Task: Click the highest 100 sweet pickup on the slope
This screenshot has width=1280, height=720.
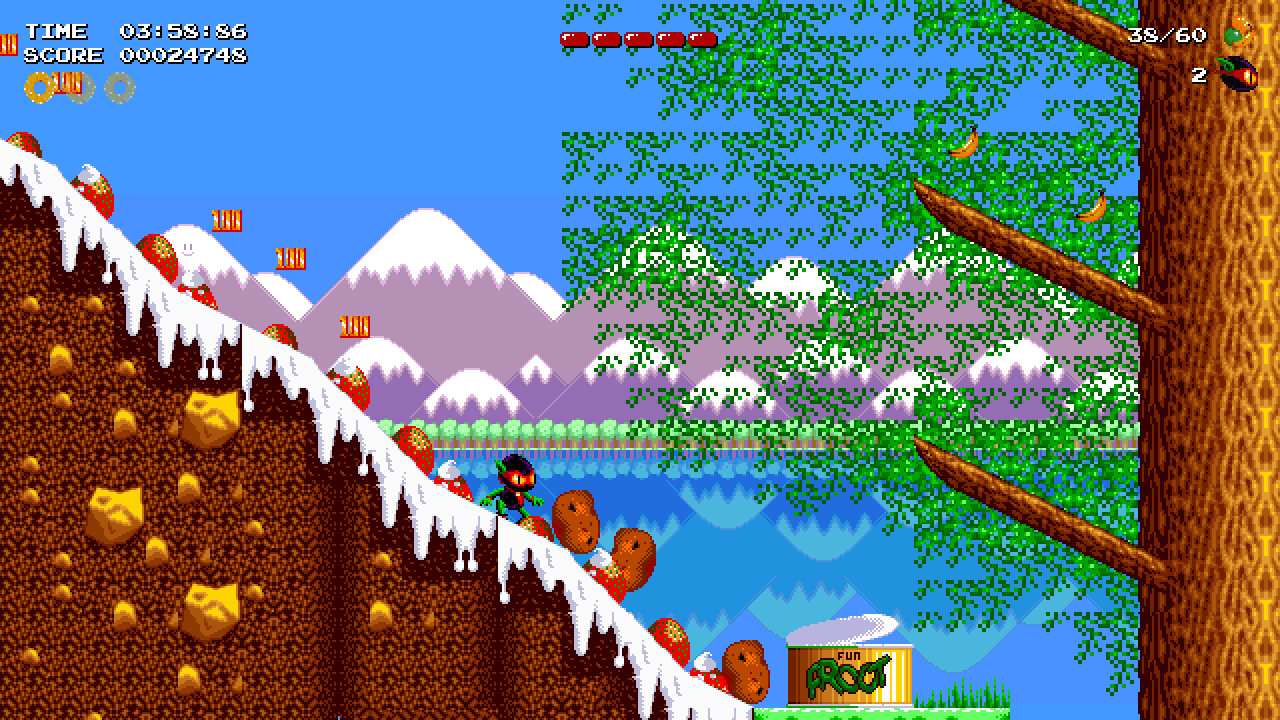Action: (227, 220)
